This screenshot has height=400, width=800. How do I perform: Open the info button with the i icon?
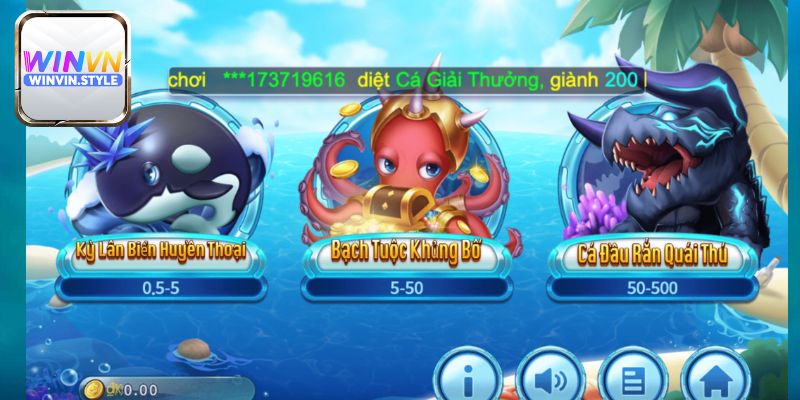click(x=467, y=379)
